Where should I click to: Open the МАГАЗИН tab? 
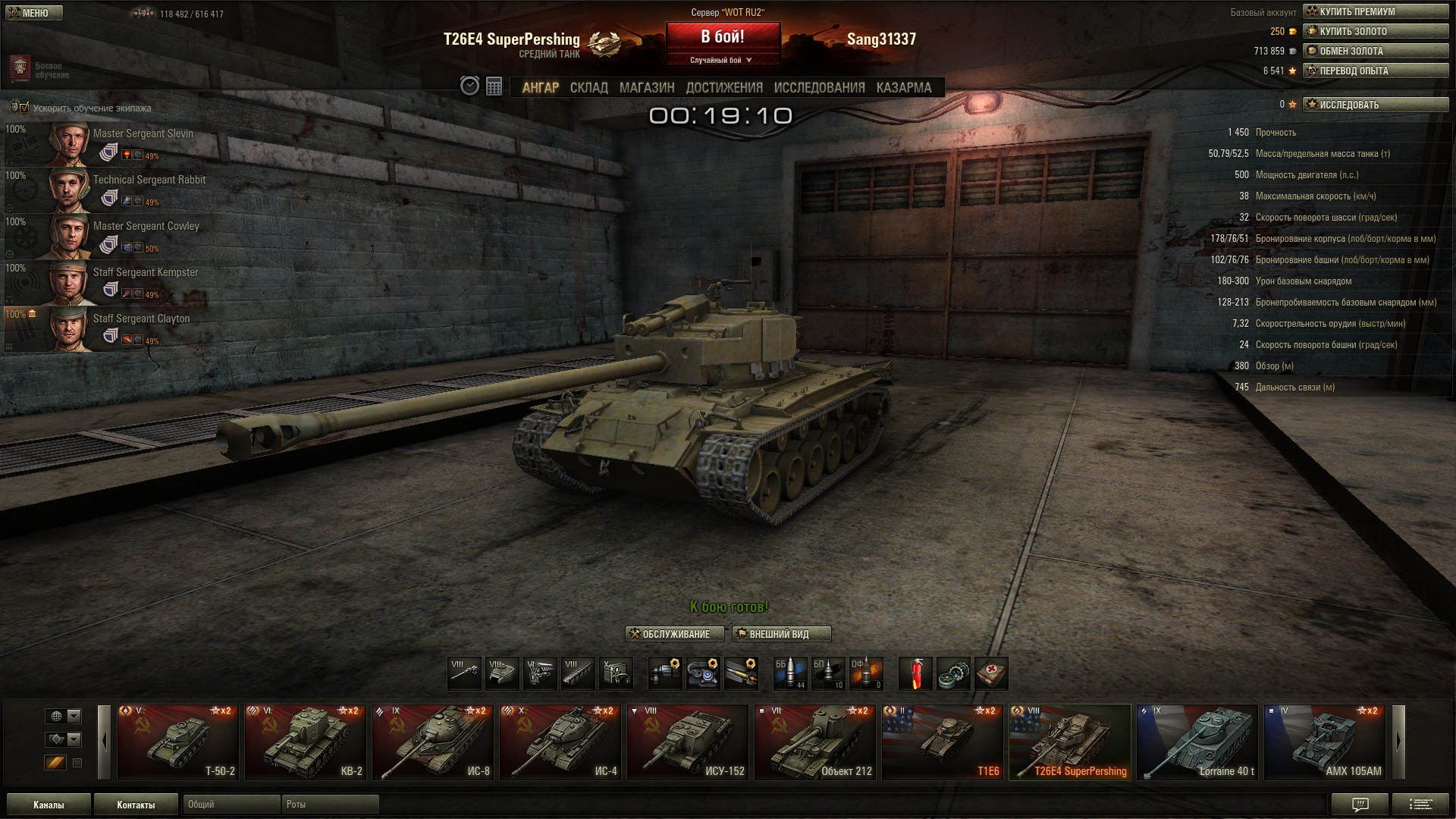point(646,88)
